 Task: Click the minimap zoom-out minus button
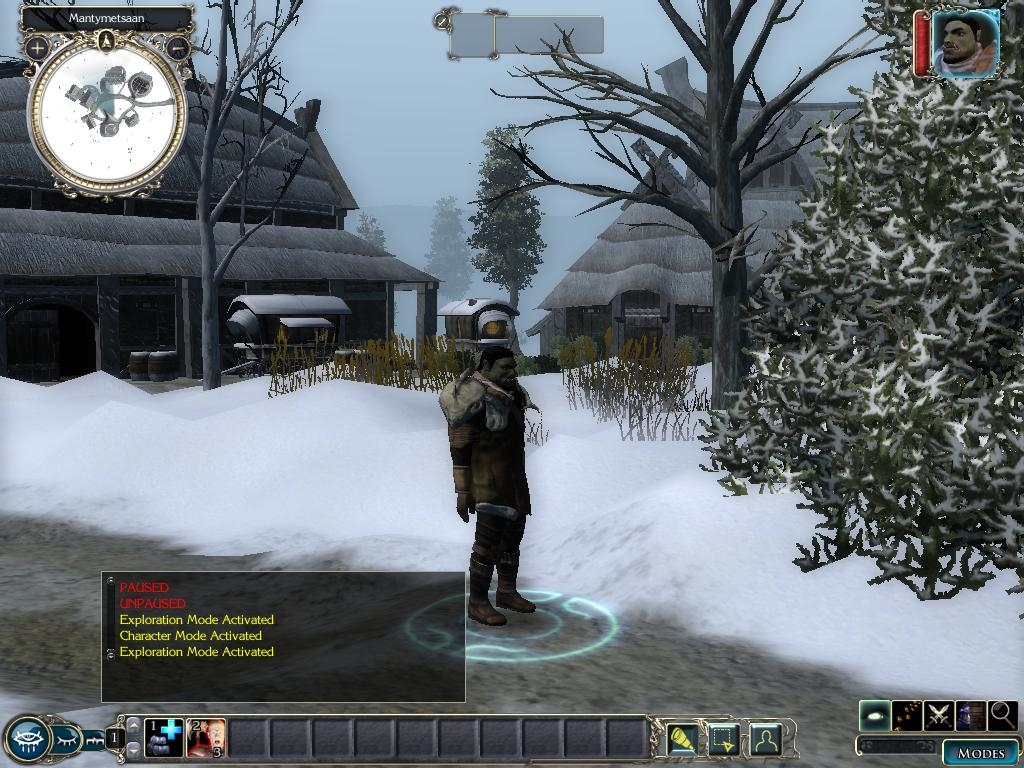[178, 47]
